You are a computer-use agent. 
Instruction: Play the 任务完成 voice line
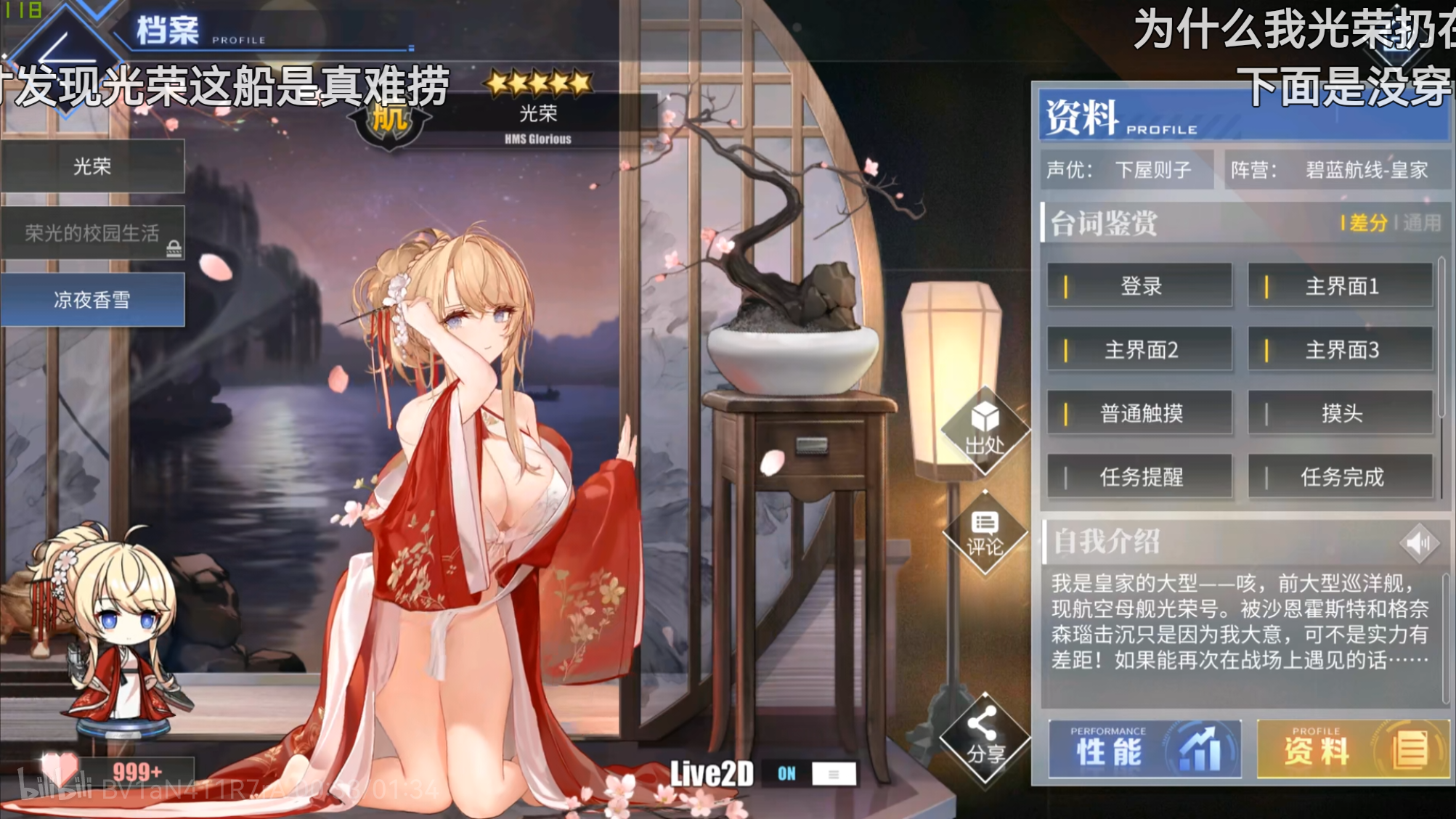tap(1341, 477)
